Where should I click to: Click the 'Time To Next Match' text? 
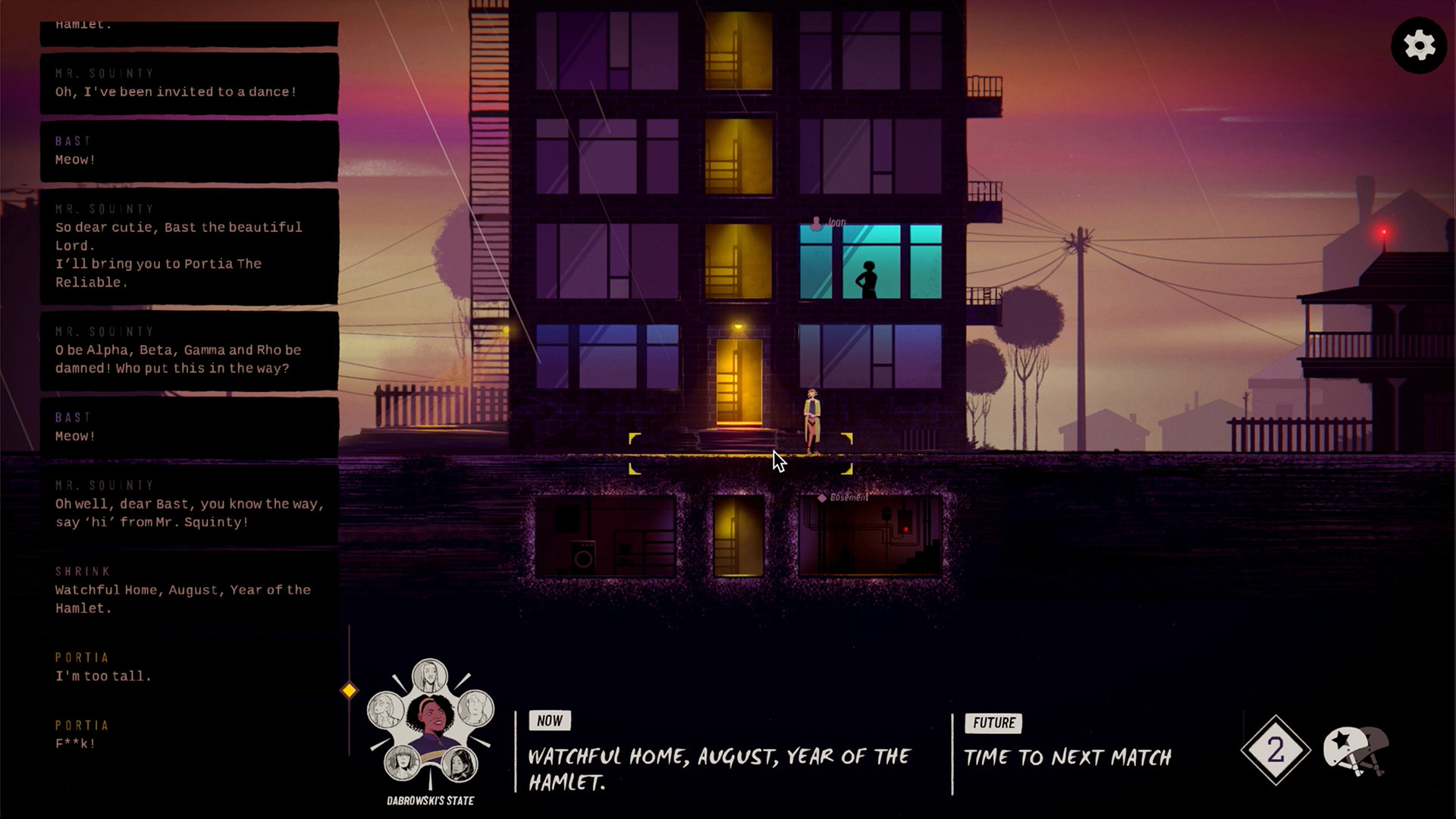click(x=1067, y=757)
